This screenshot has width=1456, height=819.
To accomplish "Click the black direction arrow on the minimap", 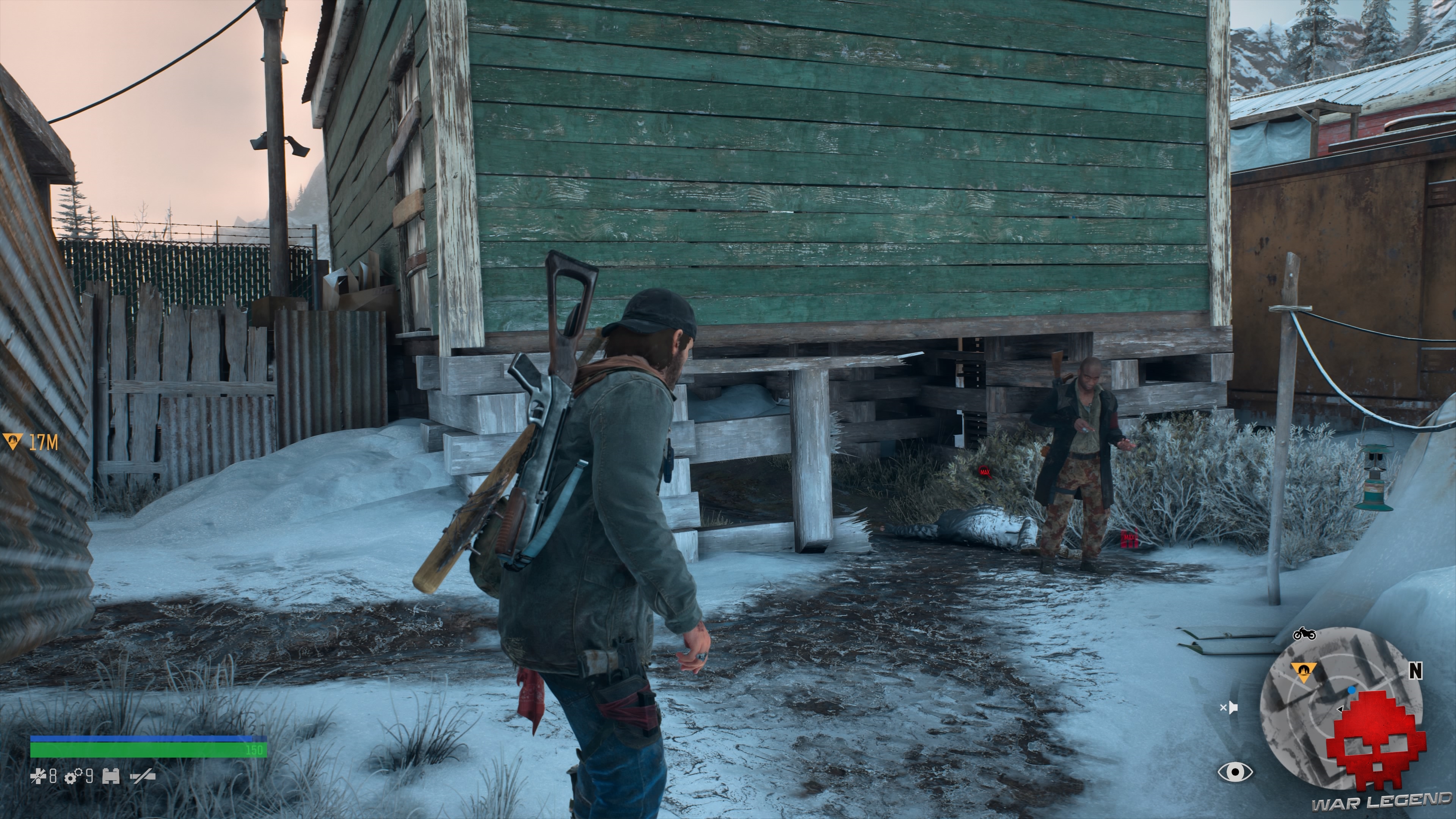I will [1341, 709].
